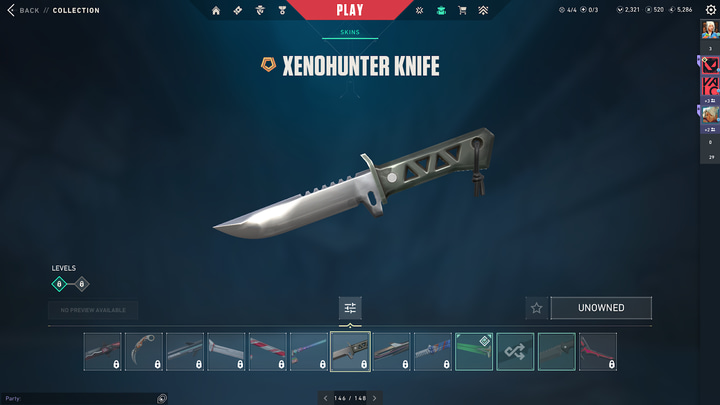The image size is (720, 405).
Task: Go to the previous page of skins
Action: click(325, 398)
